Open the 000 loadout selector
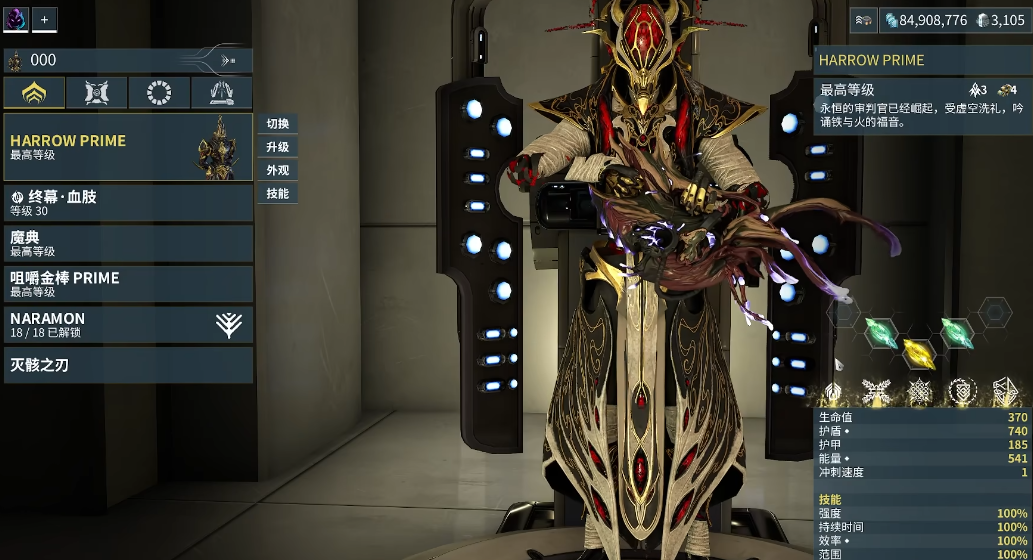Viewport: 1033px width, 560px height. (128, 61)
